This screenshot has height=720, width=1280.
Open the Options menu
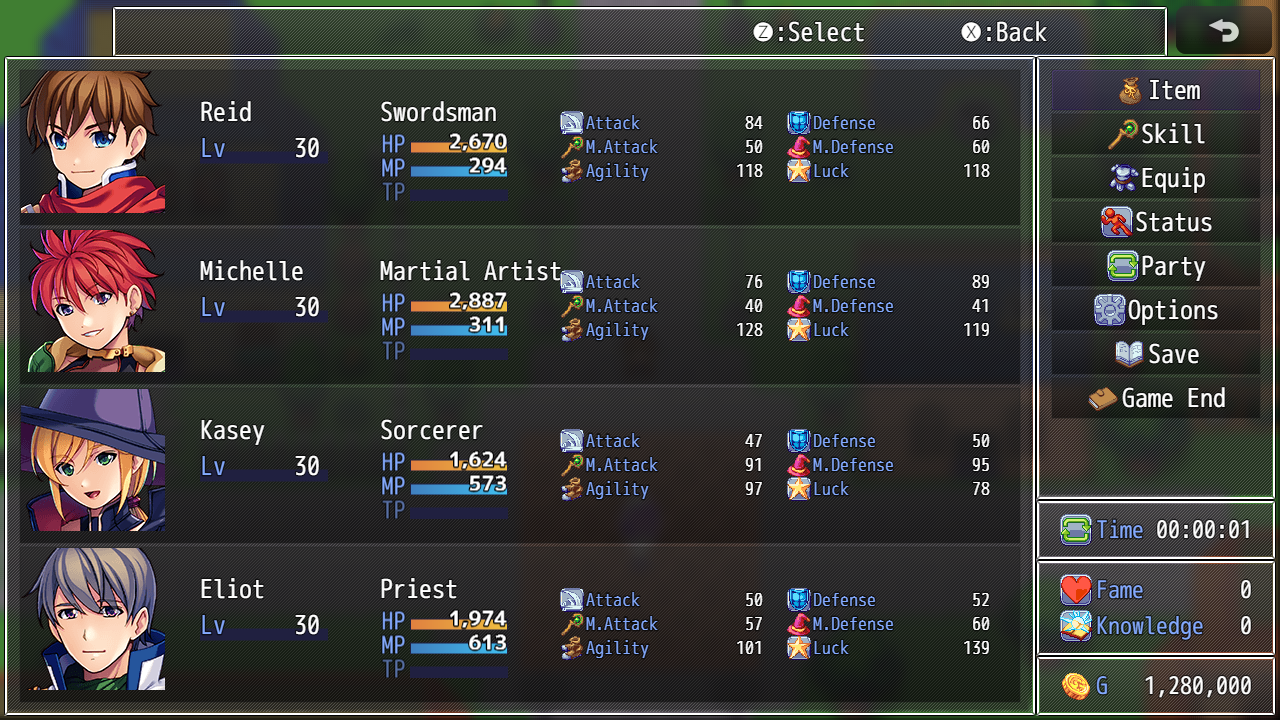[1156, 311]
